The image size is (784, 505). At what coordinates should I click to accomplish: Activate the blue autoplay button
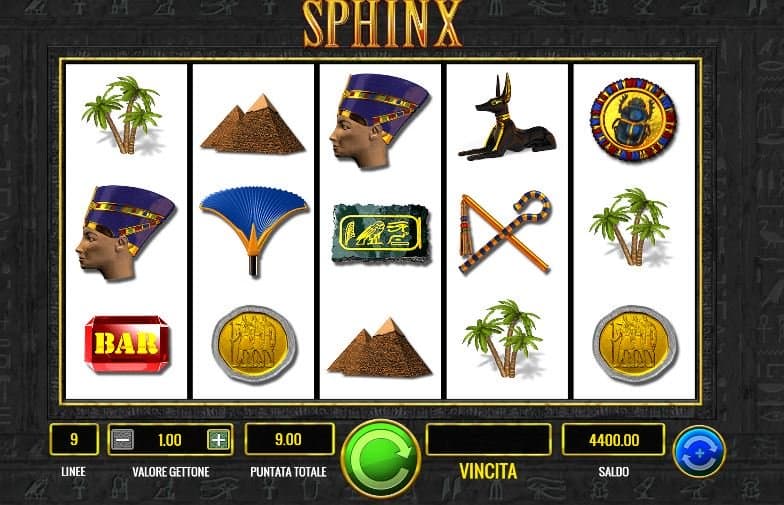click(698, 453)
